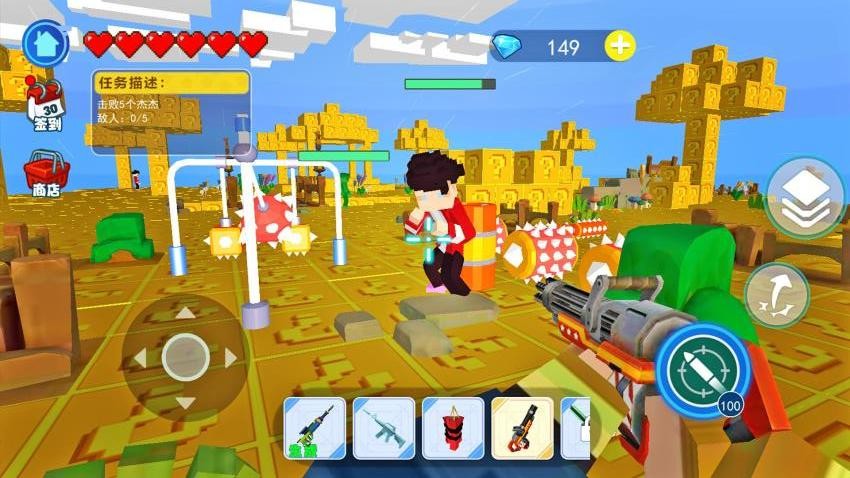Select the green rocket launcher slot
850x478 pixels.
(315, 428)
